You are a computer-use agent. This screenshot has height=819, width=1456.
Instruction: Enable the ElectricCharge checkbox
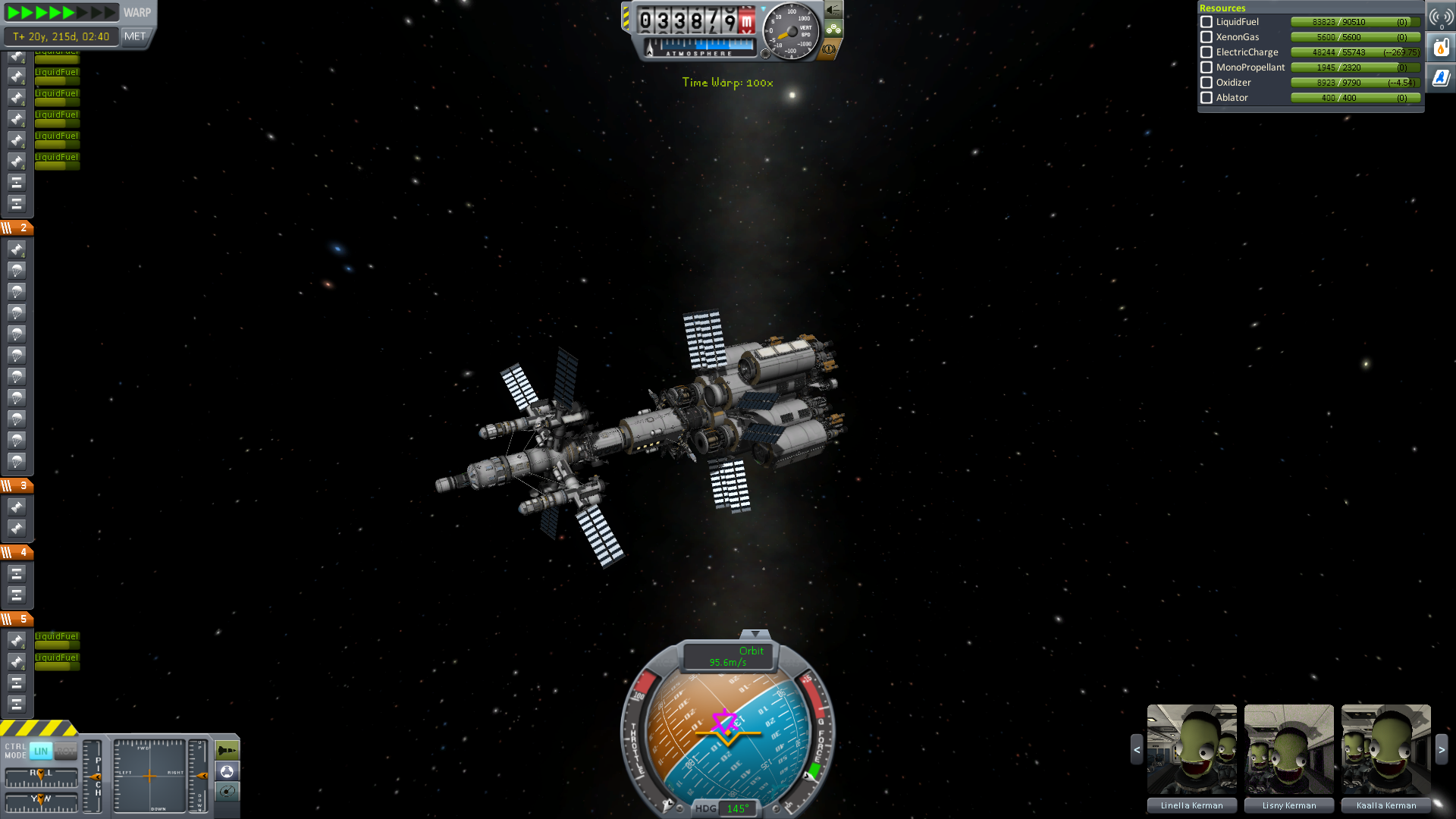point(1207,52)
